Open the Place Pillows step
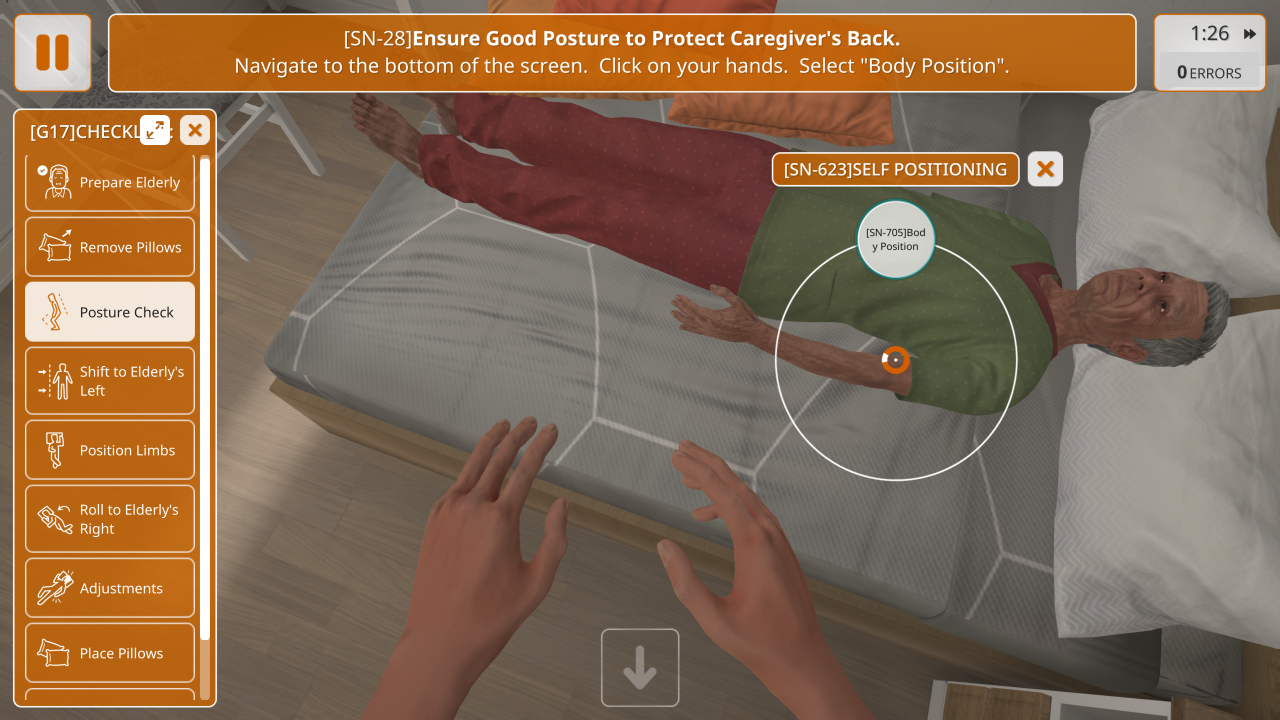The height and width of the screenshot is (720, 1280). (110, 653)
